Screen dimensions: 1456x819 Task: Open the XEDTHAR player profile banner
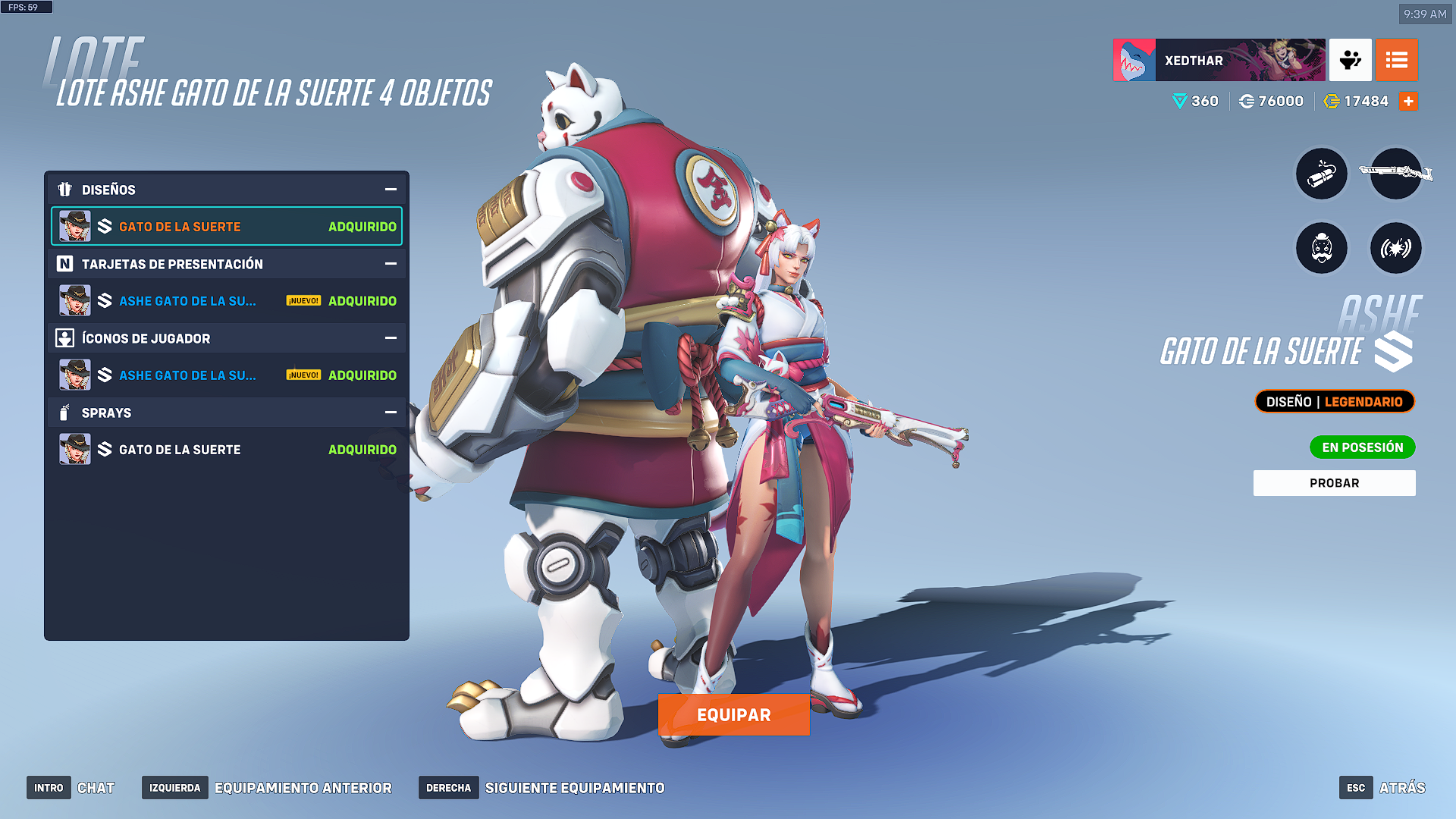(1219, 61)
